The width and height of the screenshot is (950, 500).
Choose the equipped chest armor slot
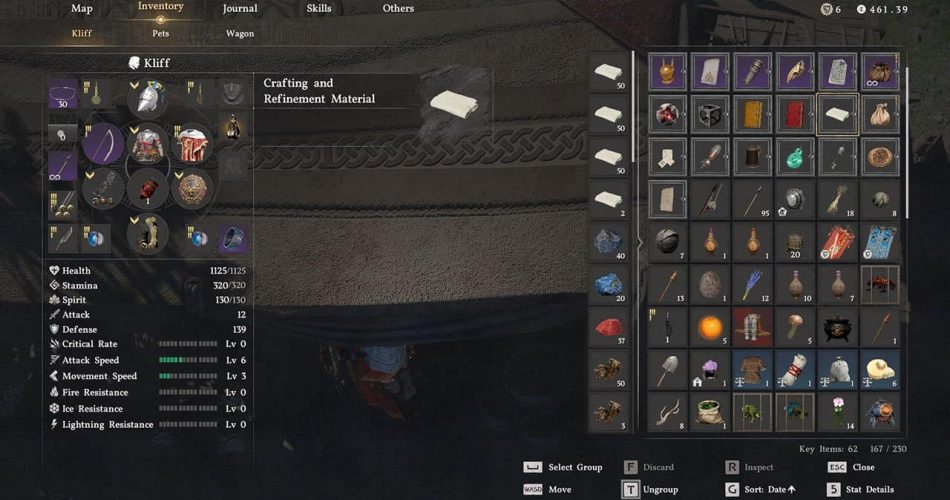pos(148,144)
